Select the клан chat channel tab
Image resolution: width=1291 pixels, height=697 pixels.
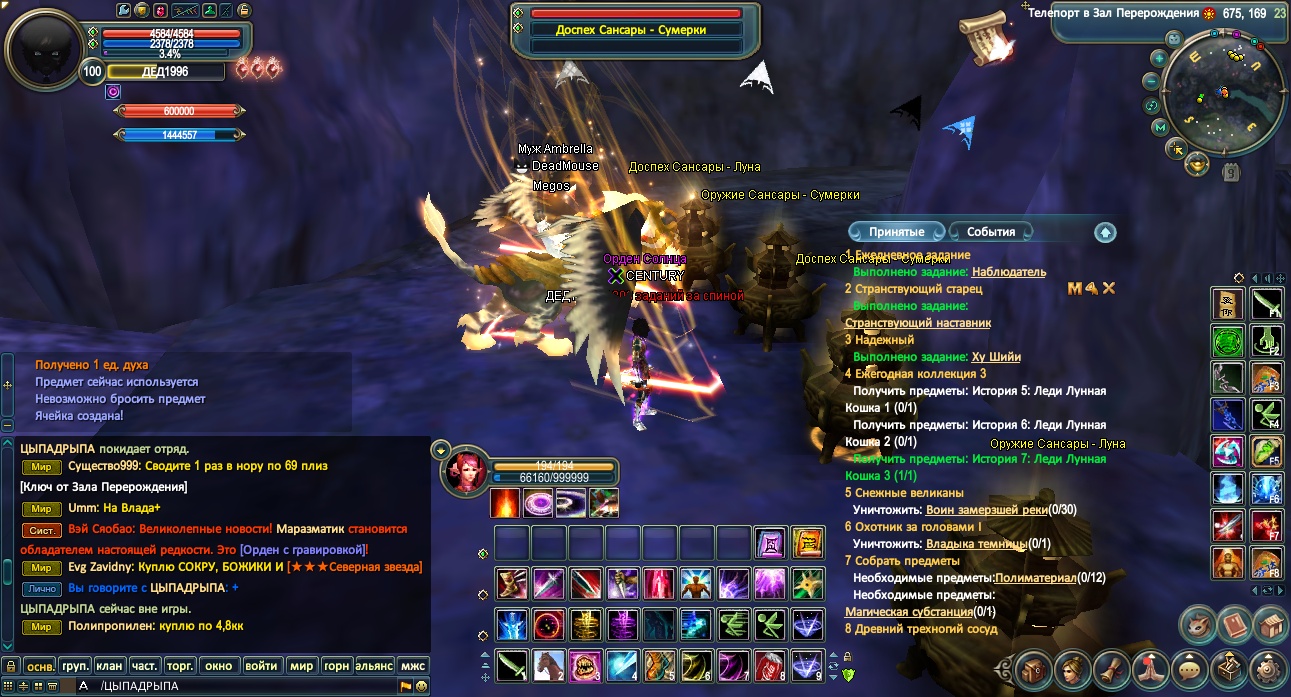click(109, 665)
